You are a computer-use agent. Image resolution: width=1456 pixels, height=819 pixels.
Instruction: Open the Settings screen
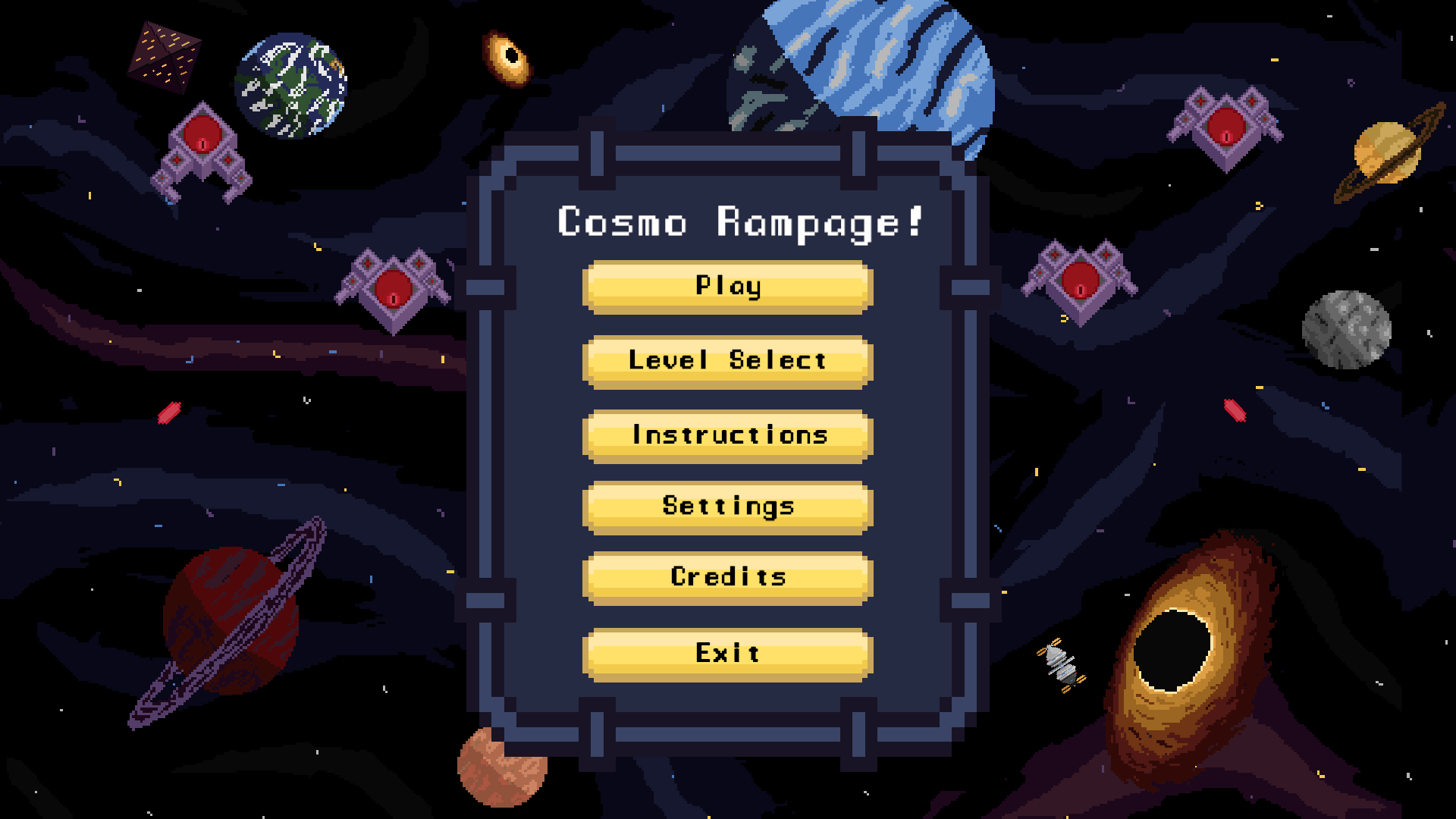coord(726,506)
